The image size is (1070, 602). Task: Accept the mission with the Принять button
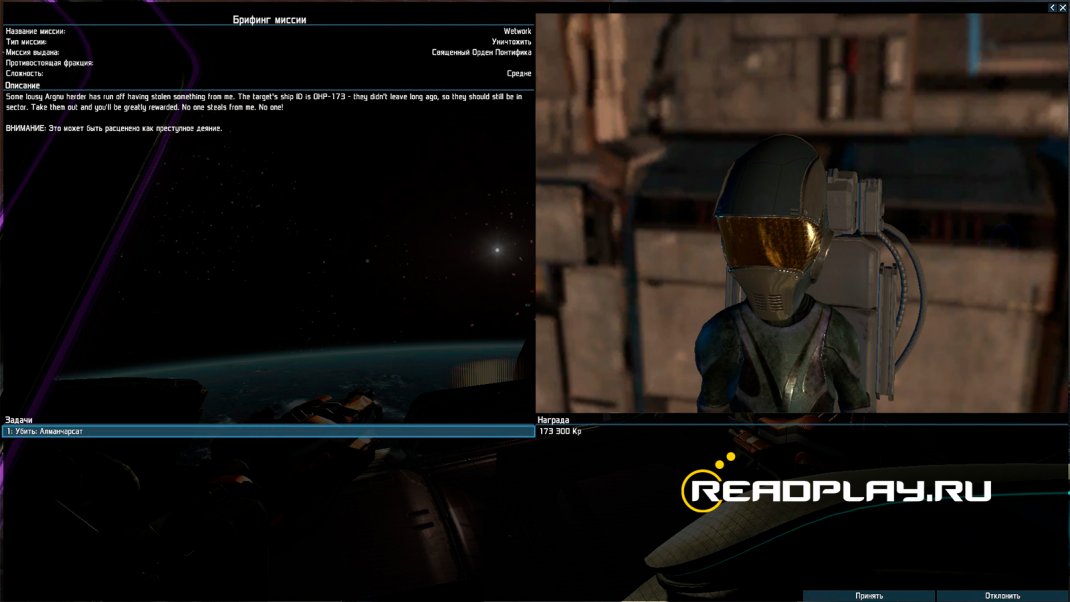868,596
